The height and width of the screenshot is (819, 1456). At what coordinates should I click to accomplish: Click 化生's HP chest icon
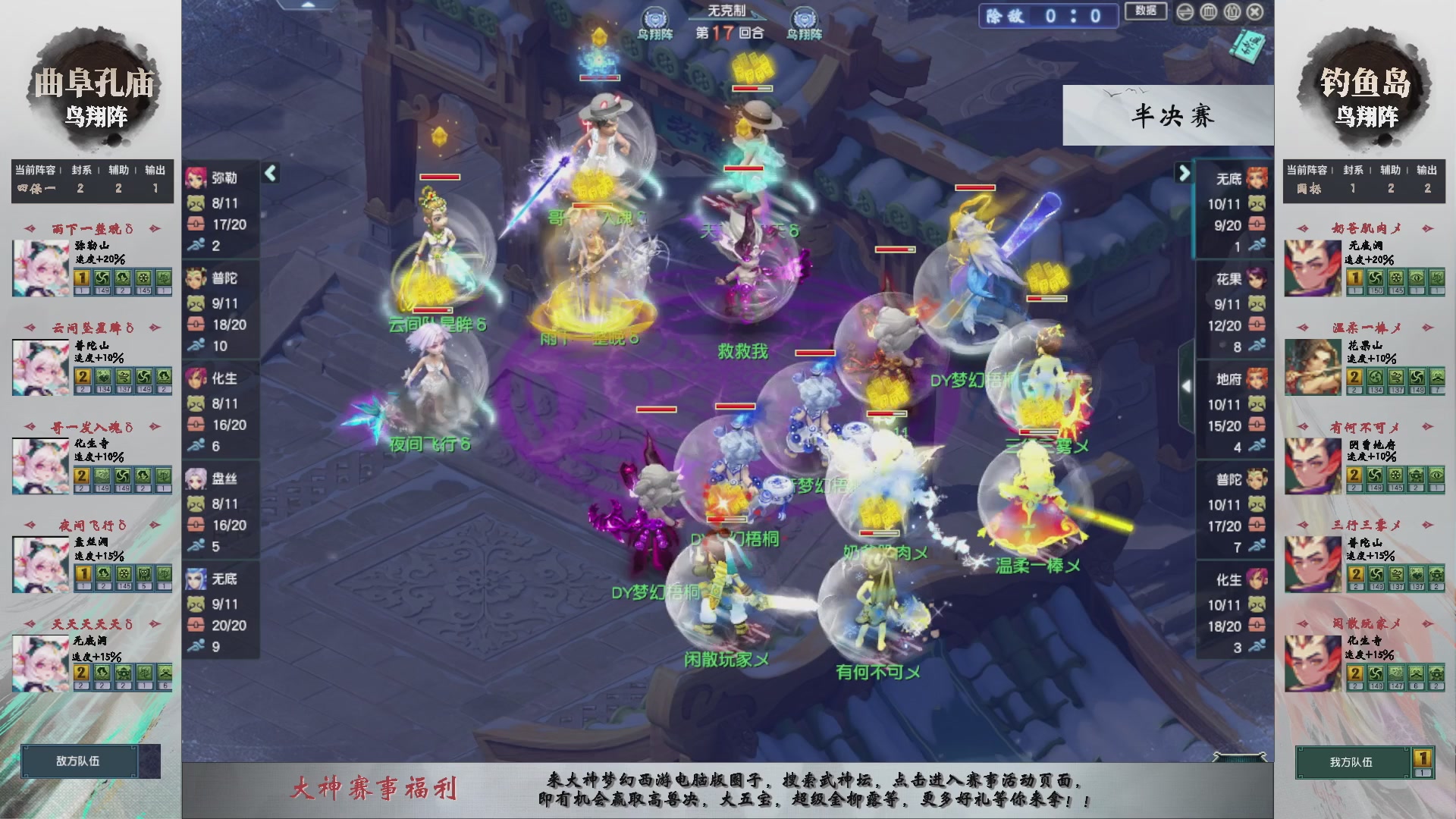196,425
